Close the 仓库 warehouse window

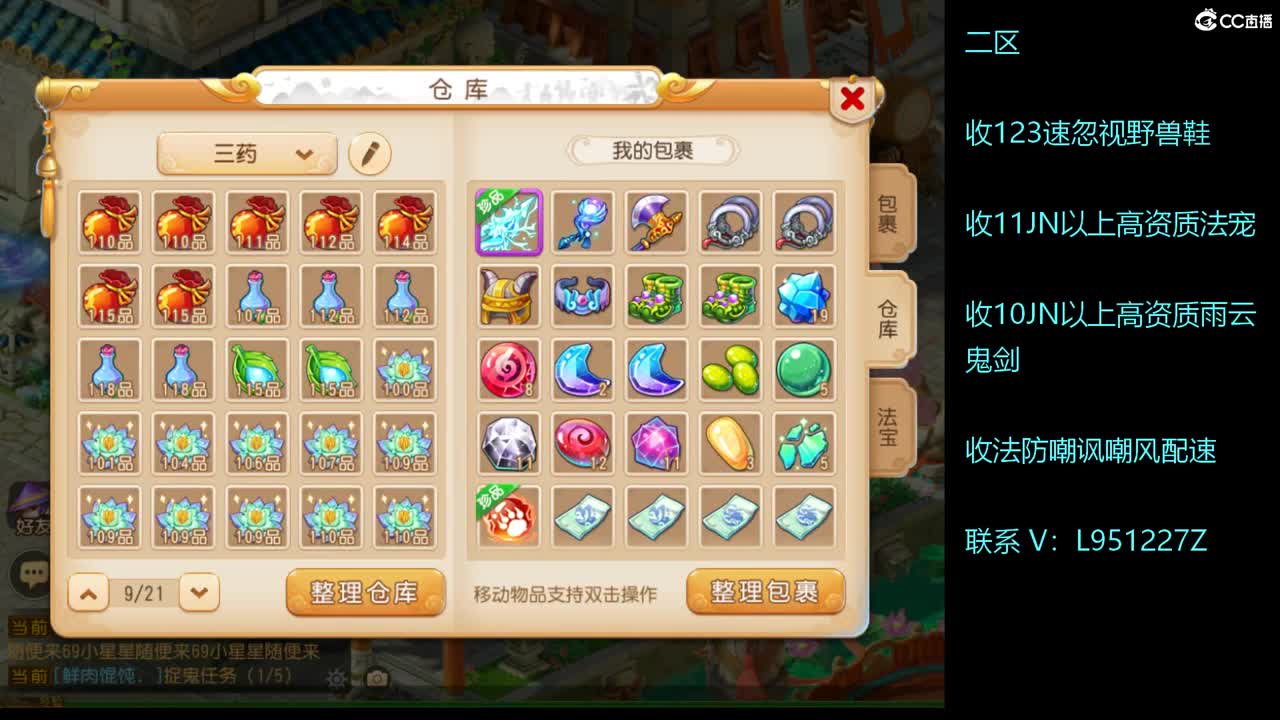[851, 99]
